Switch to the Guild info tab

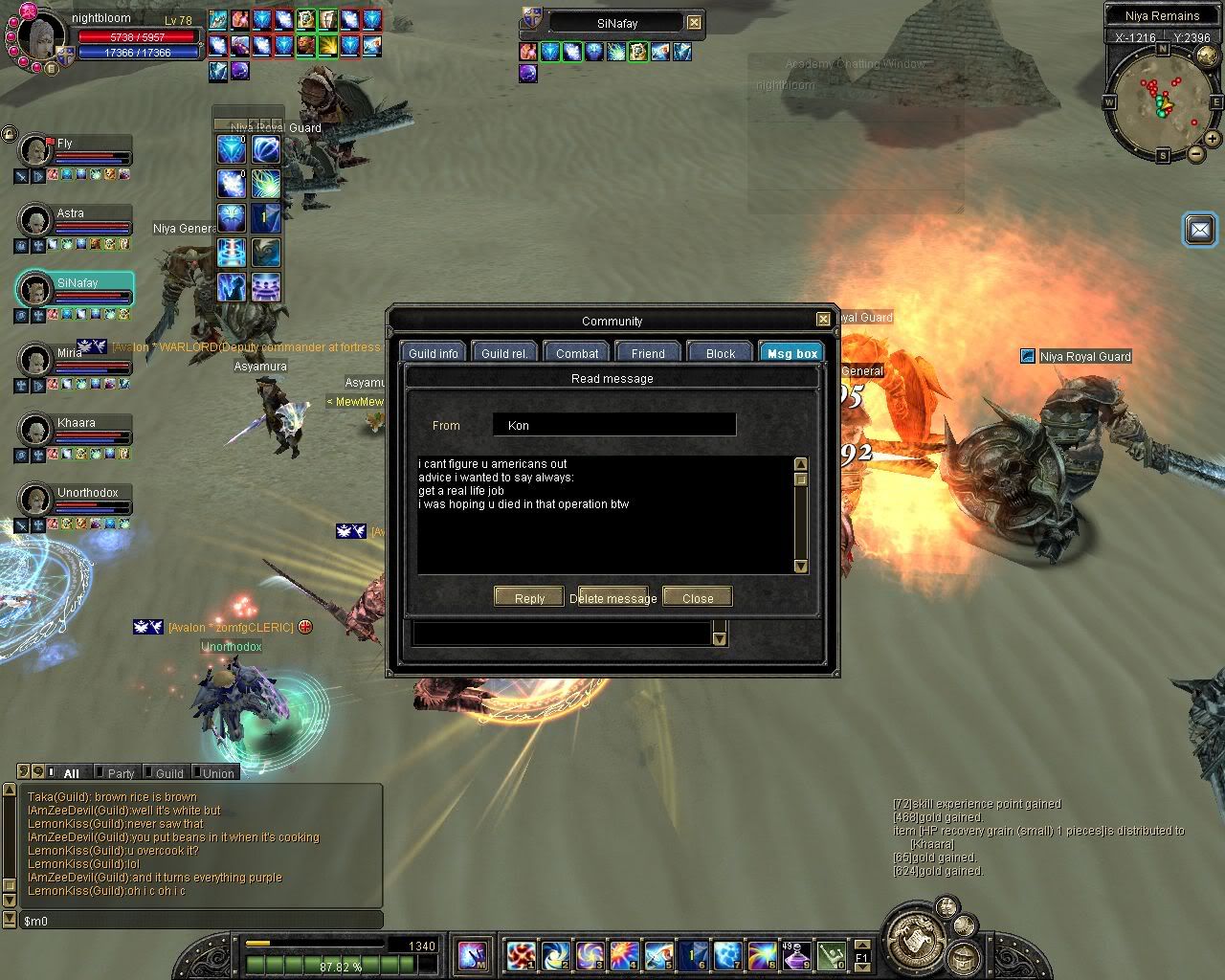tap(434, 353)
